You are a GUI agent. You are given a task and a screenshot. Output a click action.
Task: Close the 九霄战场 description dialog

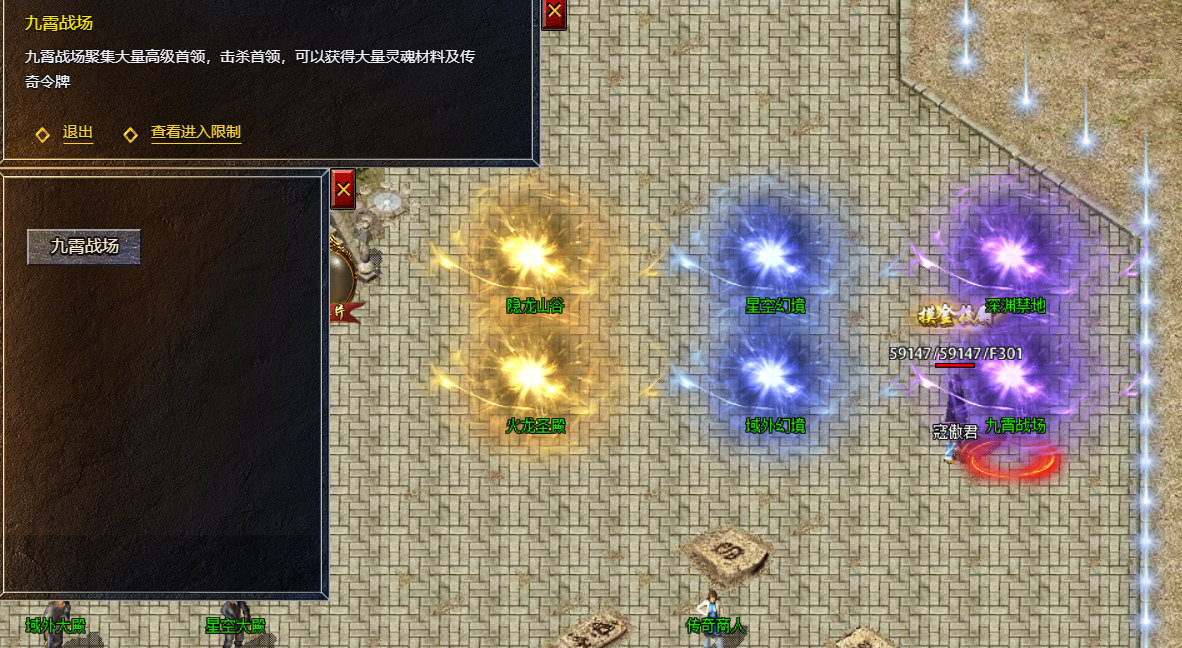tap(554, 13)
